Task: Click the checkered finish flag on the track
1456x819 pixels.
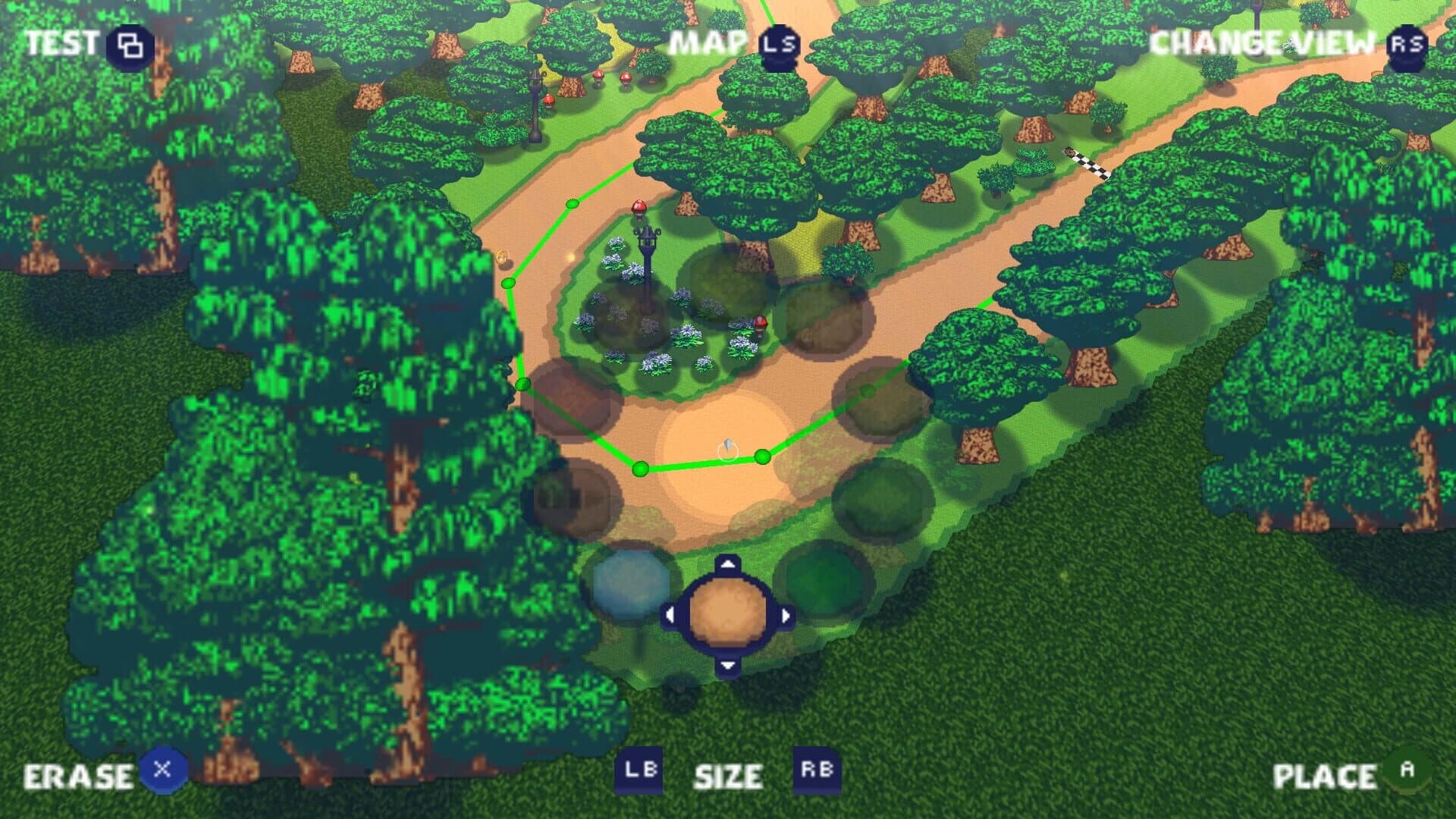Action: 1086,162
